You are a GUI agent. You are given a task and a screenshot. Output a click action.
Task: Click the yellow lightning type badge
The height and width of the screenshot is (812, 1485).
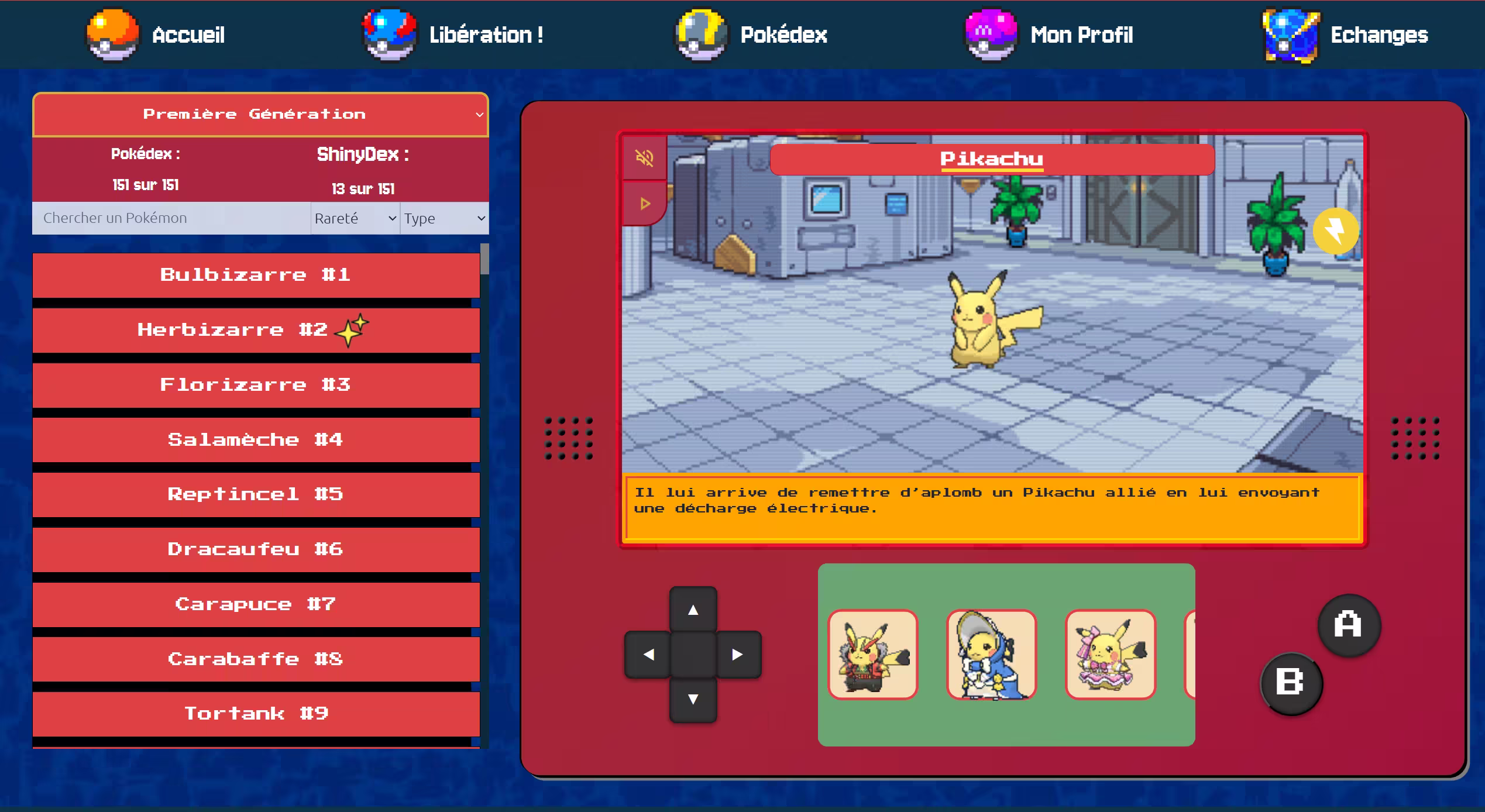1336,230
